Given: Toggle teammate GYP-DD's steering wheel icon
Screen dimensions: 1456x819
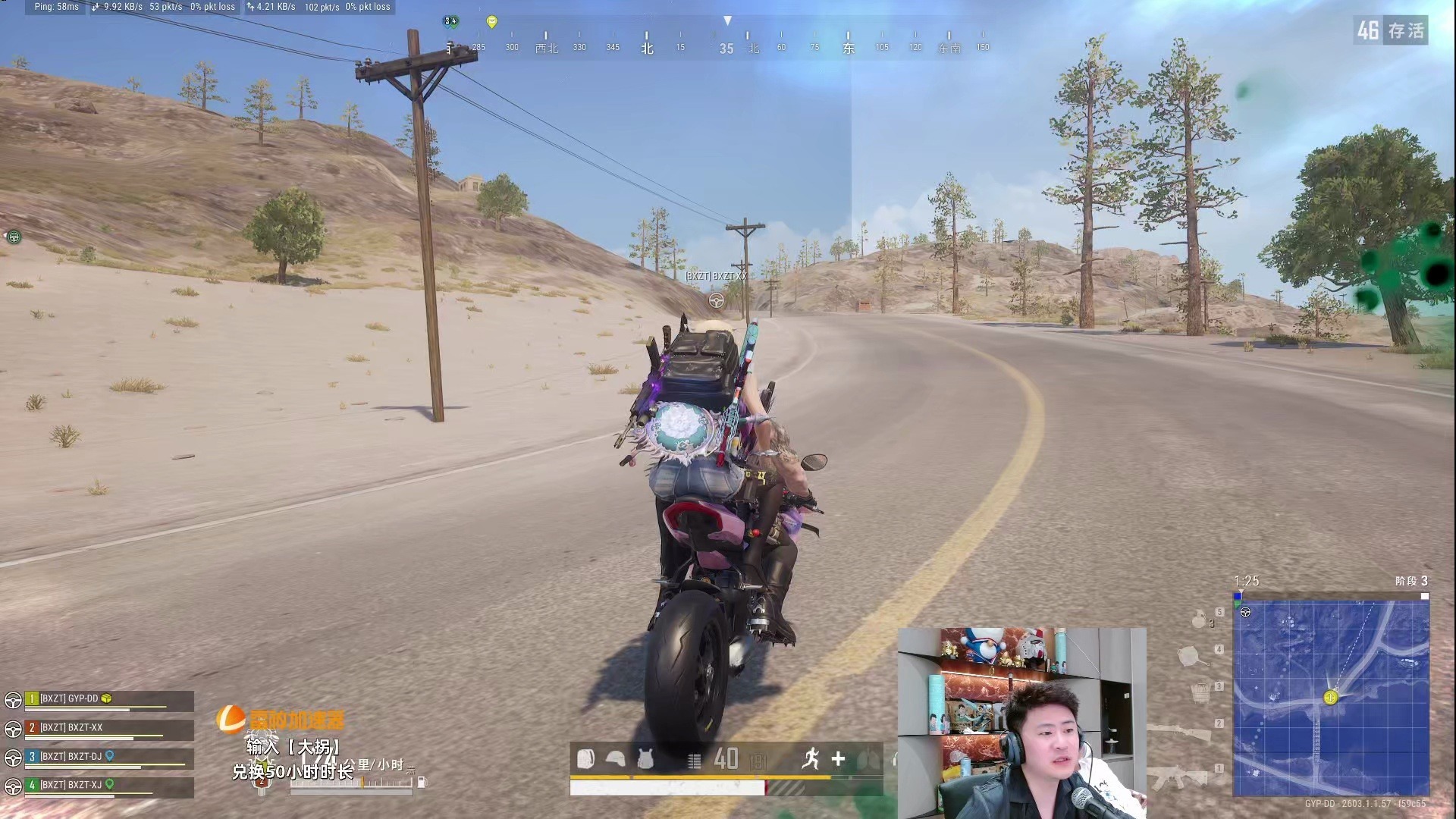Looking at the screenshot, I should coord(11,699).
